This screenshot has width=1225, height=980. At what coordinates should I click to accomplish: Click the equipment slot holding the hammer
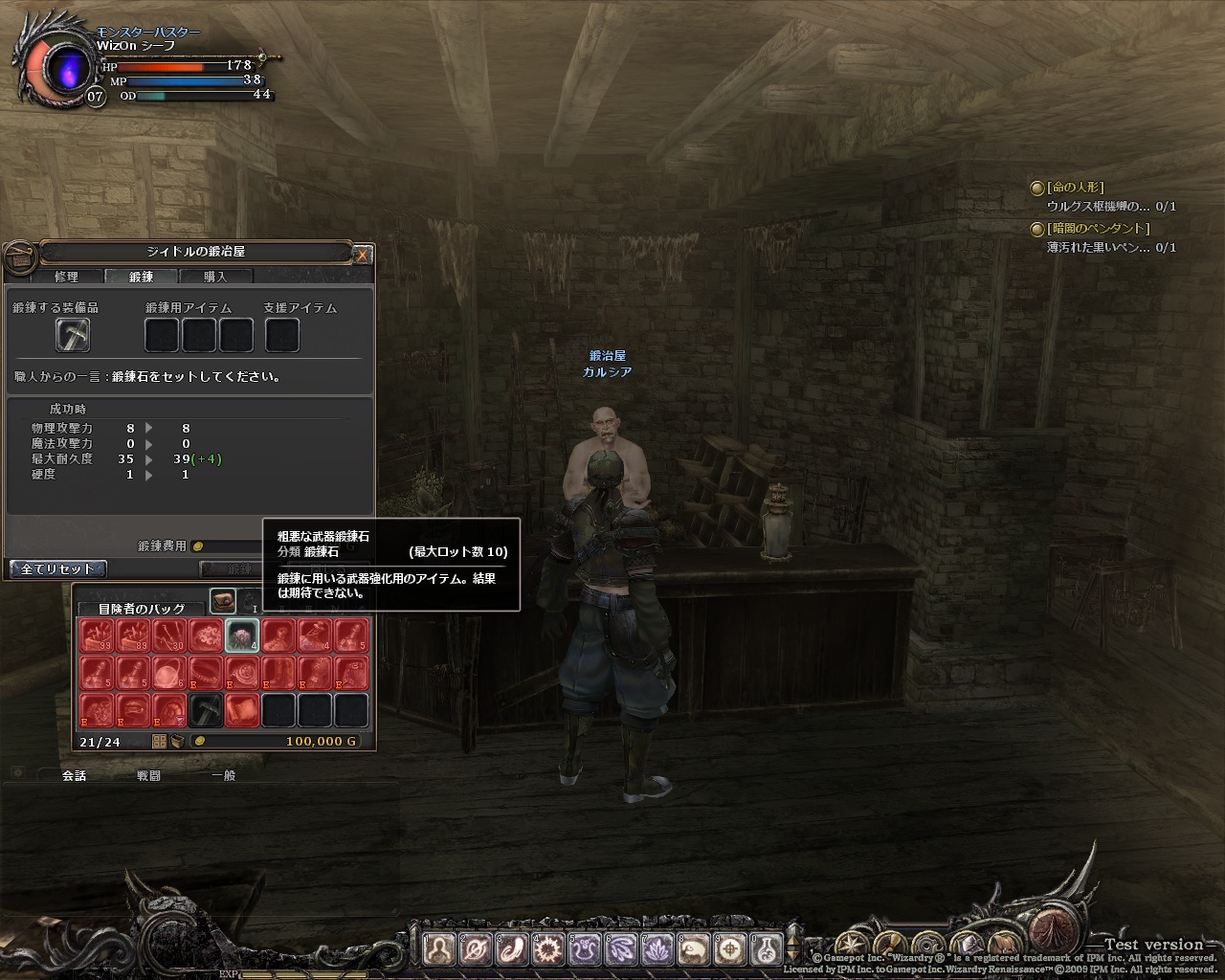click(73, 335)
